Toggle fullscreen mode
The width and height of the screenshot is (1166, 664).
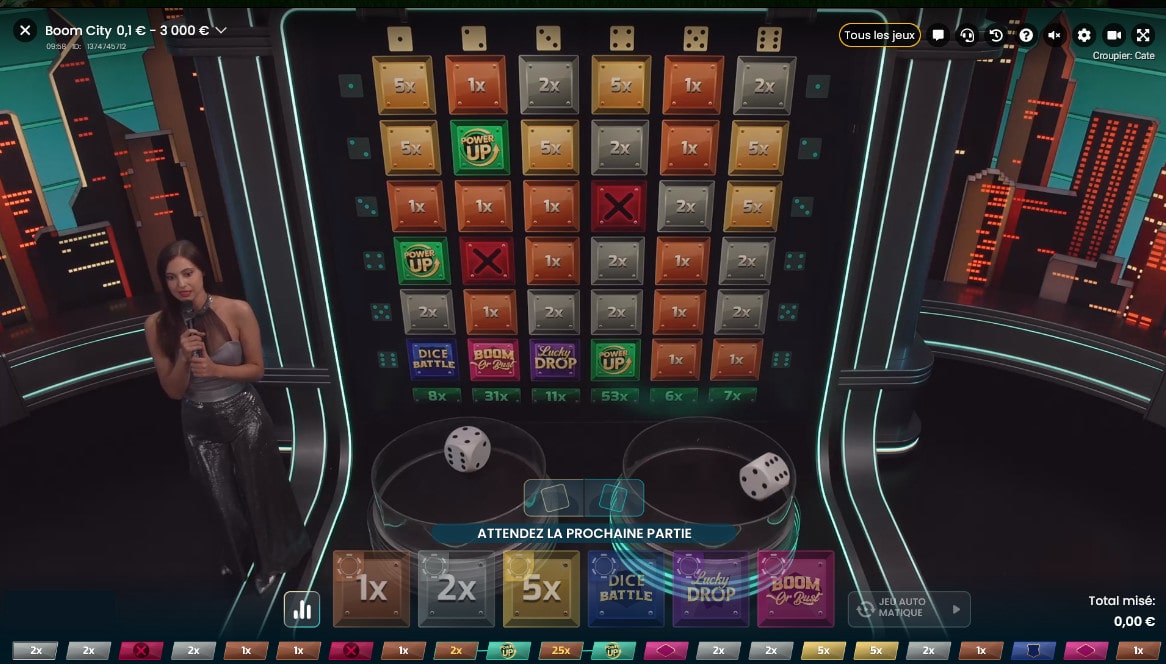[x=1143, y=35]
